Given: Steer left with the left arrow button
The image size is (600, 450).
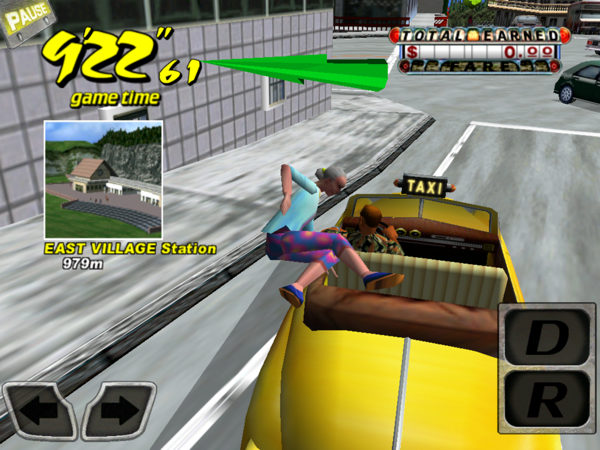Looking at the screenshot, I should [x=40, y=410].
